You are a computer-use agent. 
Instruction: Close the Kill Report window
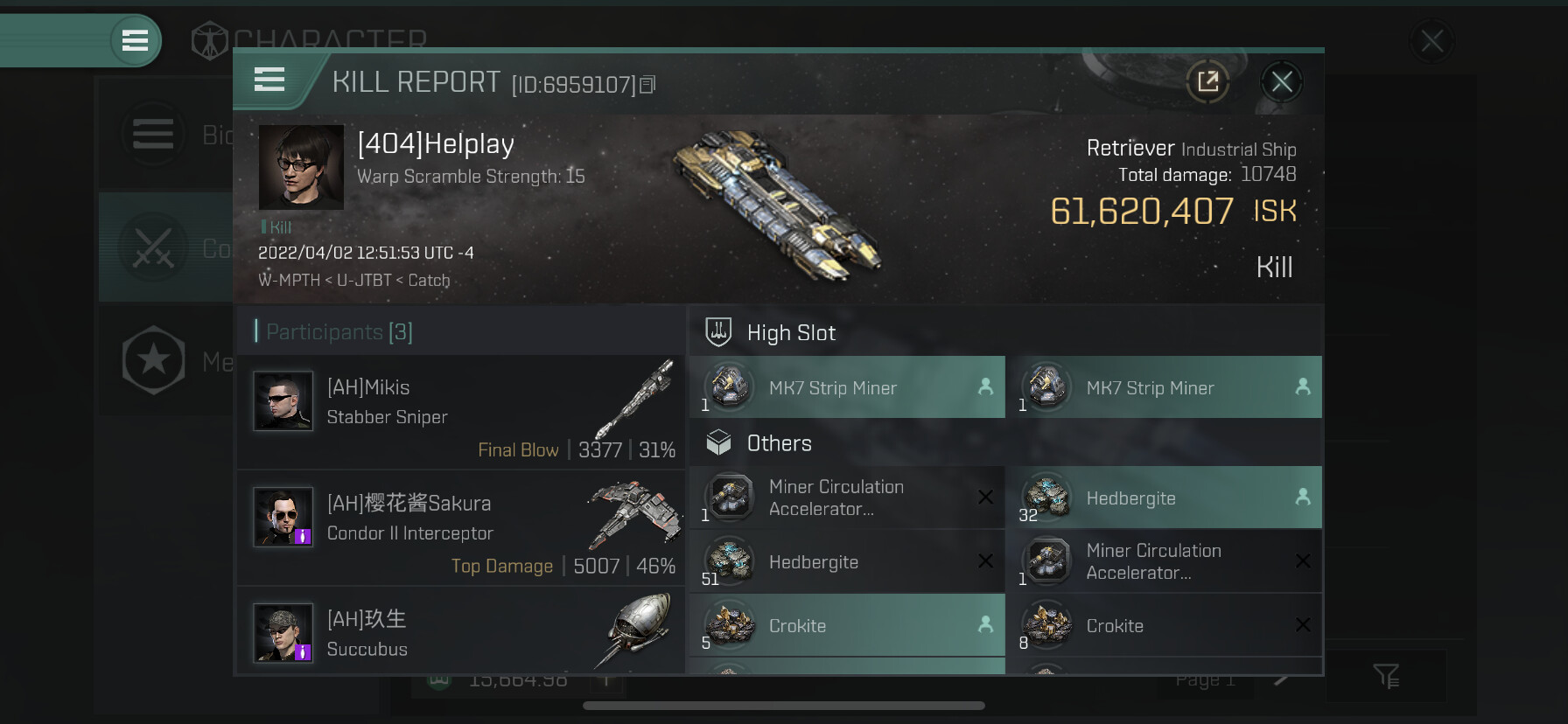[1282, 82]
